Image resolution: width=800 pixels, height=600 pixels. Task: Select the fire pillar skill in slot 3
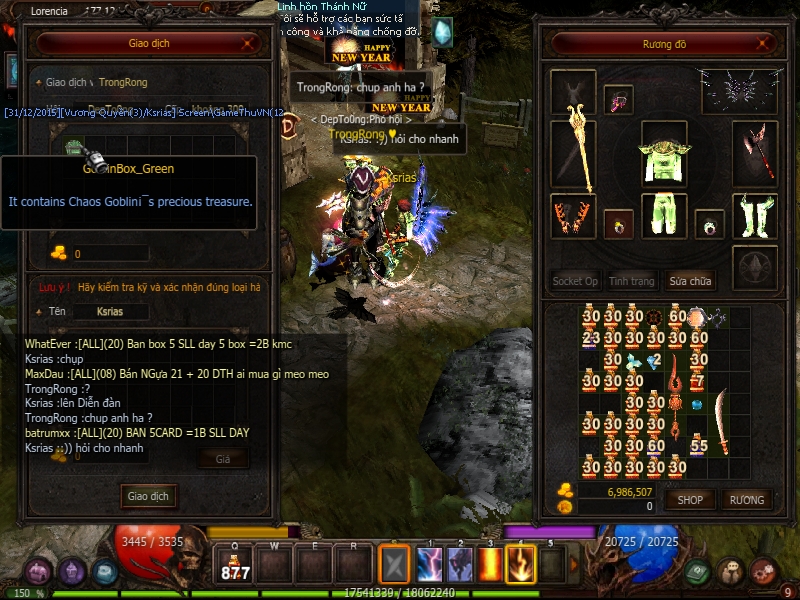coord(491,565)
